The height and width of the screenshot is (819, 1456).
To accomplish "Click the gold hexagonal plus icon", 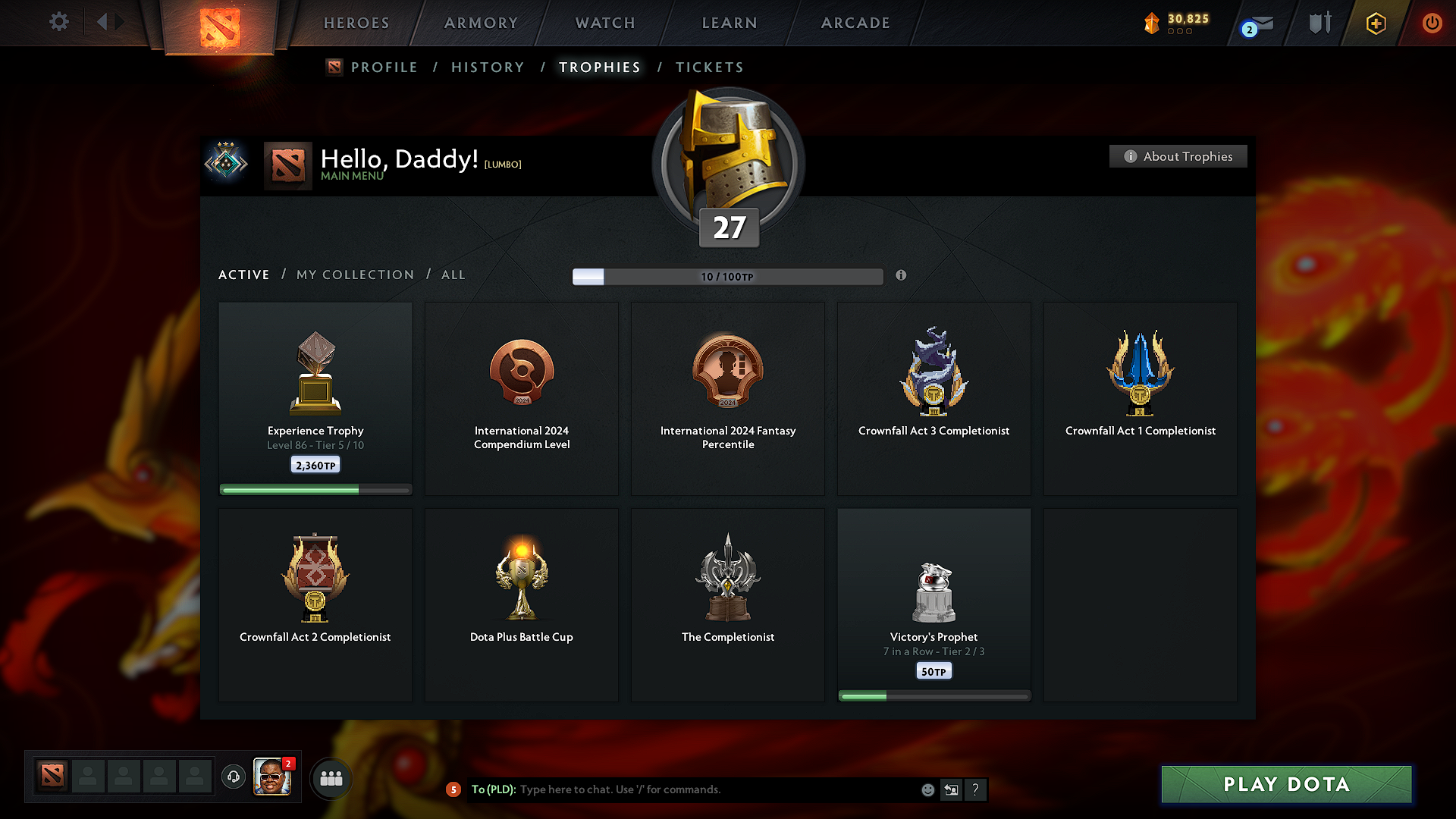I will tap(1375, 23).
